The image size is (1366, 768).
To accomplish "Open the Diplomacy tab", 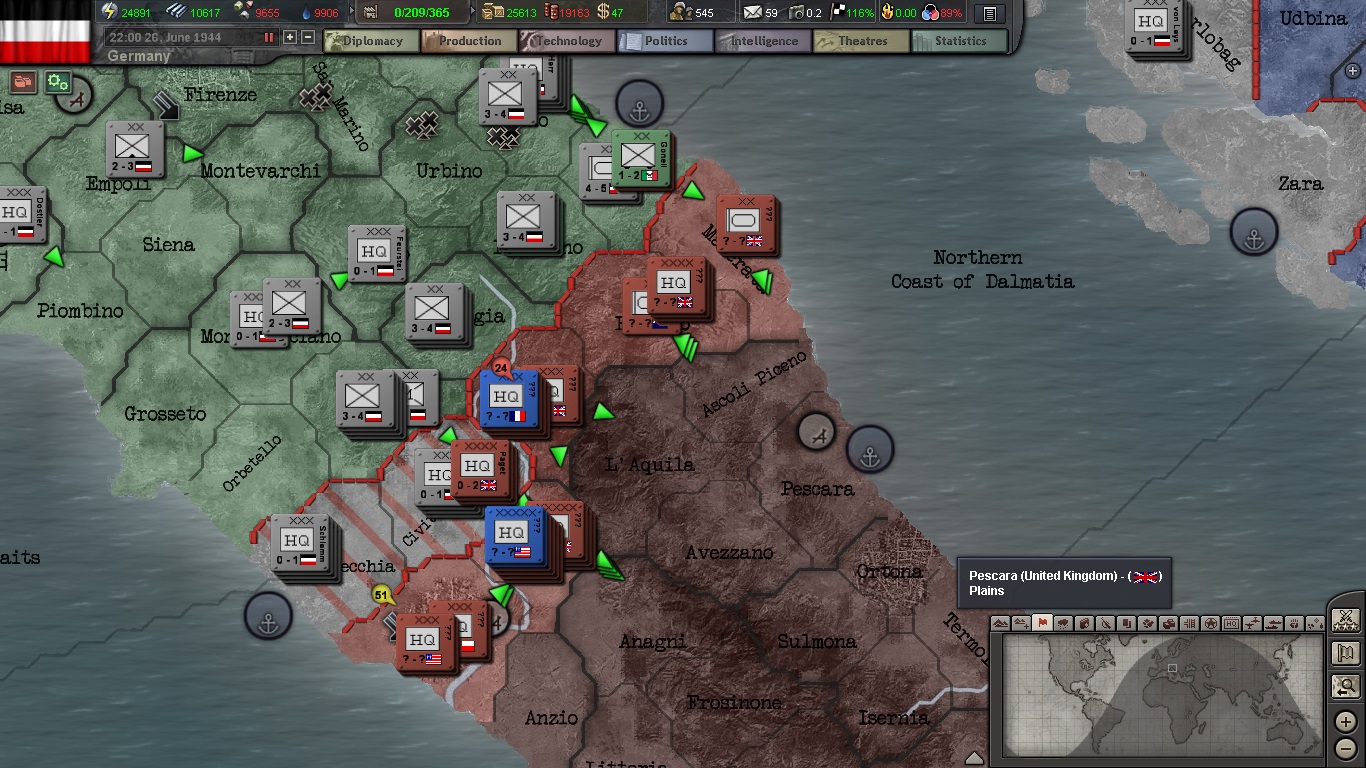I will pyautogui.click(x=370, y=41).
